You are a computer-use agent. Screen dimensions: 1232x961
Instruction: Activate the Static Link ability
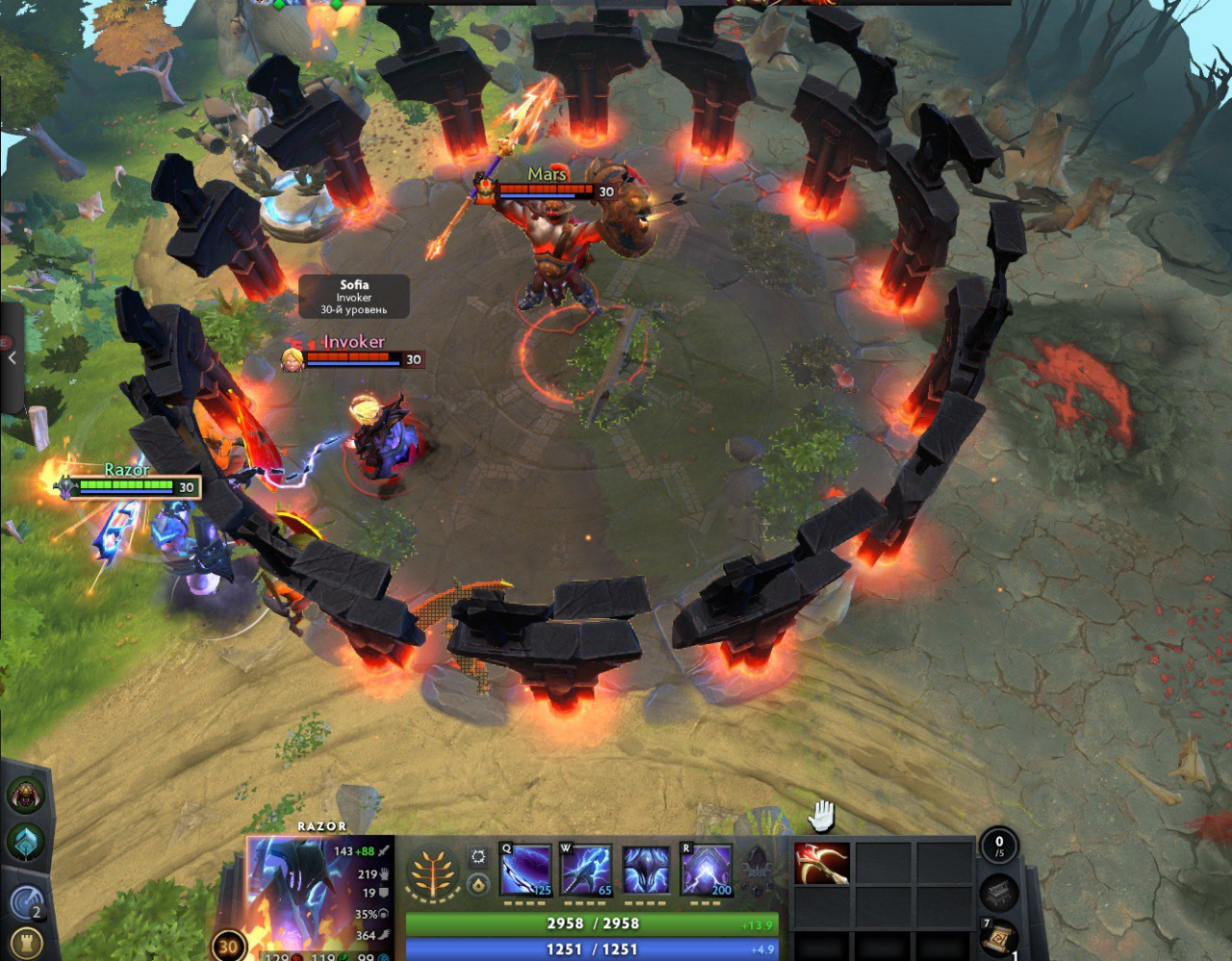pyautogui.click(x=586, y=871)
